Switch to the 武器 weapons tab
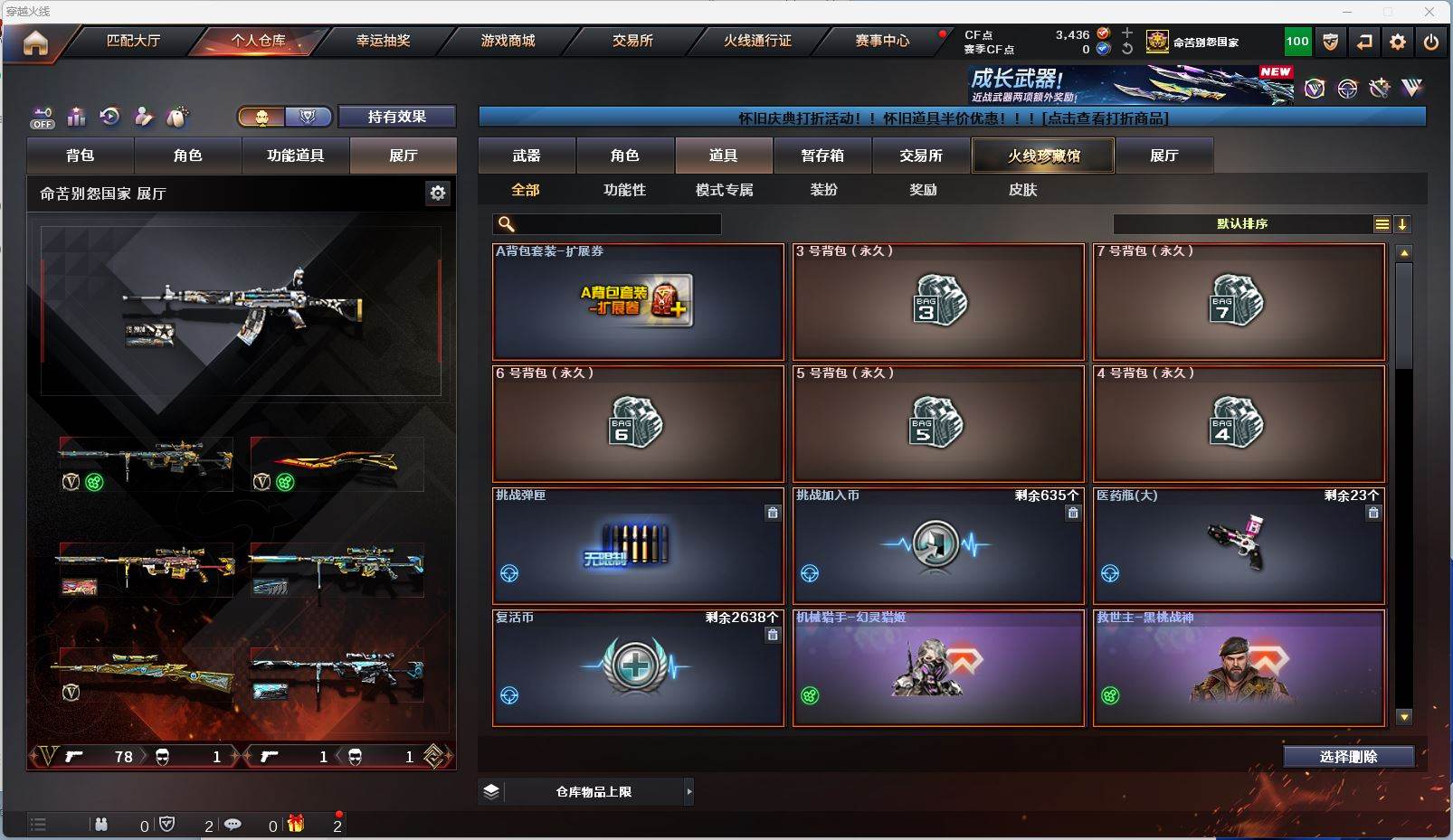This screenshot has width=1453, height=840. click(x=527, y=156)
